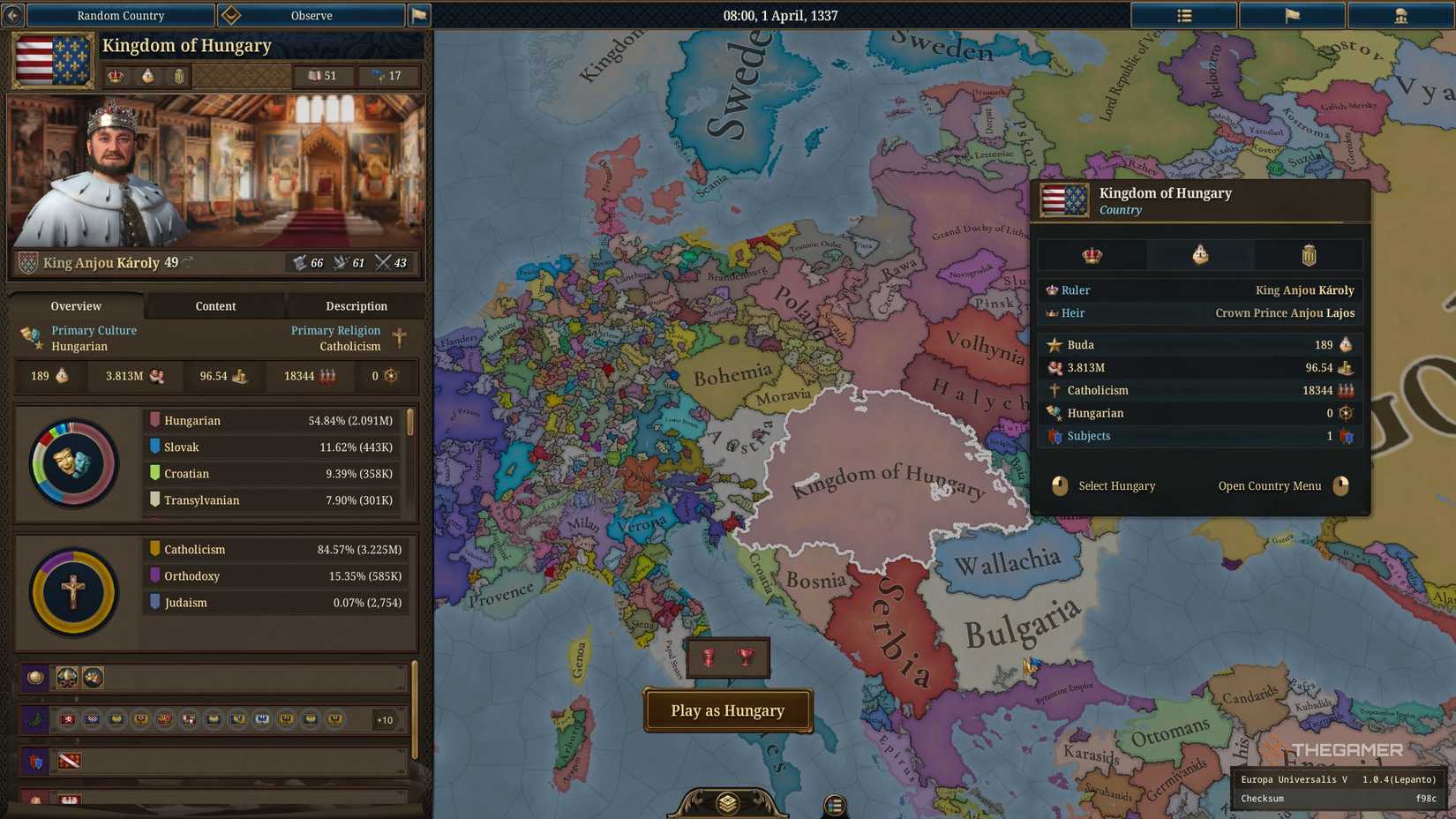Click the flag icon on the top-right toolbar

click(x=1292, y=15)
